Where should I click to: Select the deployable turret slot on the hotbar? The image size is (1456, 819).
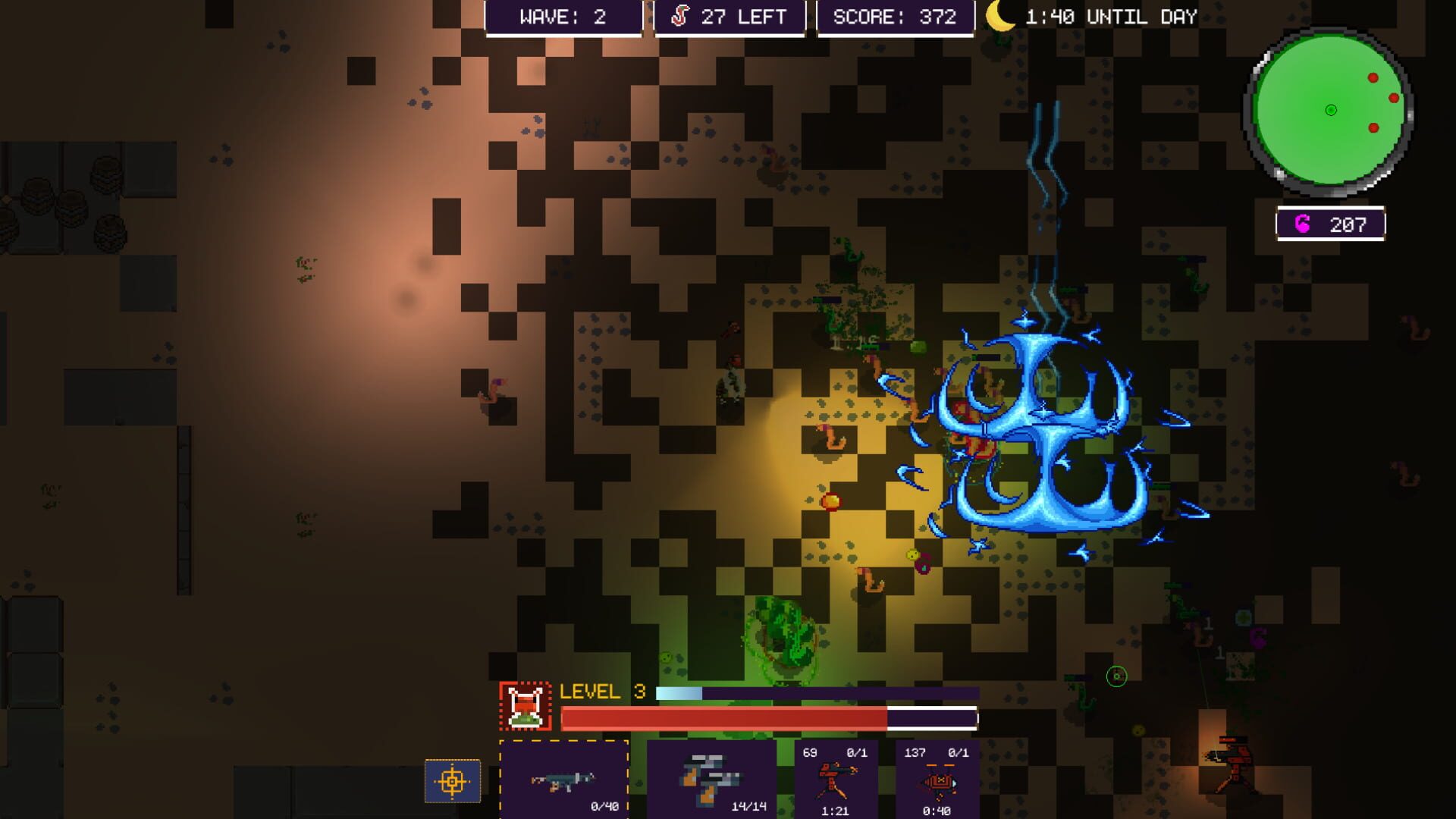click(836, 781)
